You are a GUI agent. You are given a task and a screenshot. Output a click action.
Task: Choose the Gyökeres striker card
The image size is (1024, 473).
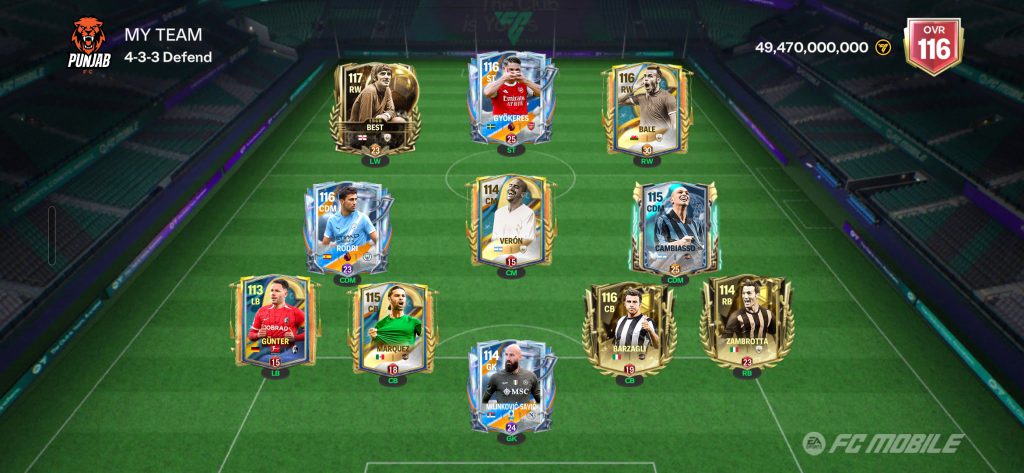click(x=510, y=98)
